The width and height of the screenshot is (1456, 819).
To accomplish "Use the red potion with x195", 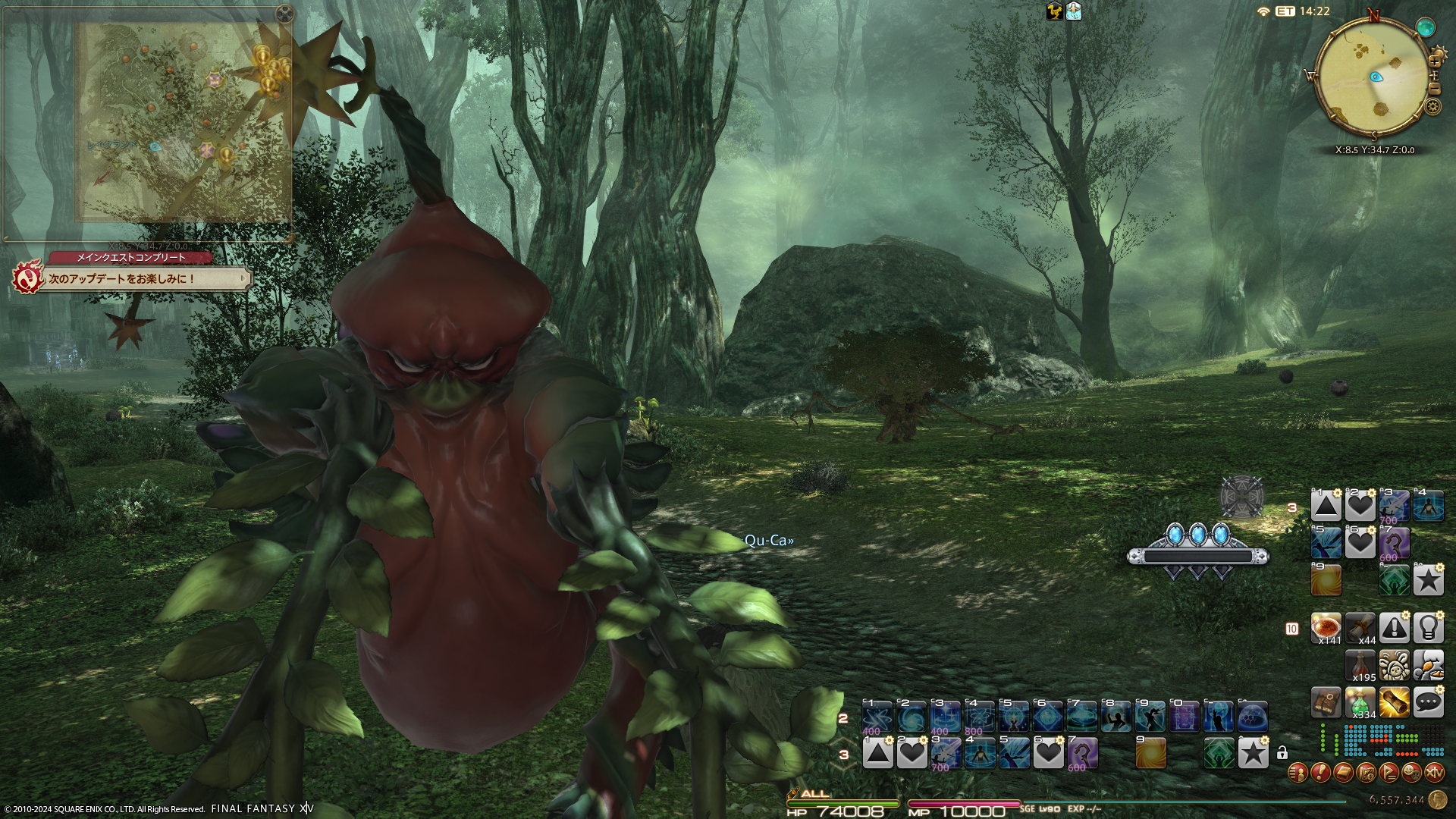I will (x=1360, y=666).
